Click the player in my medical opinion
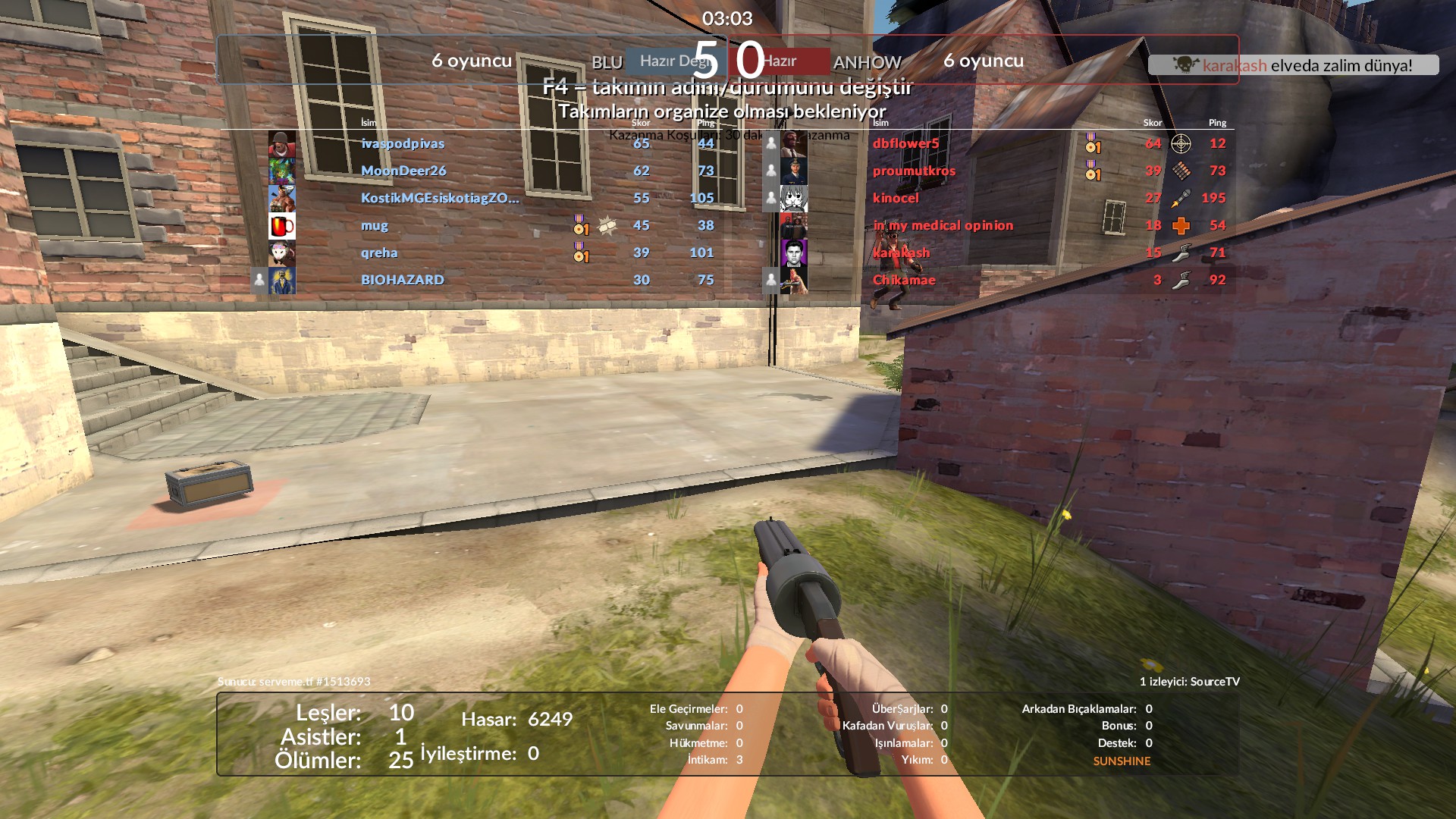The height and width of the screenshot is (819, 1456). (943, 225)
